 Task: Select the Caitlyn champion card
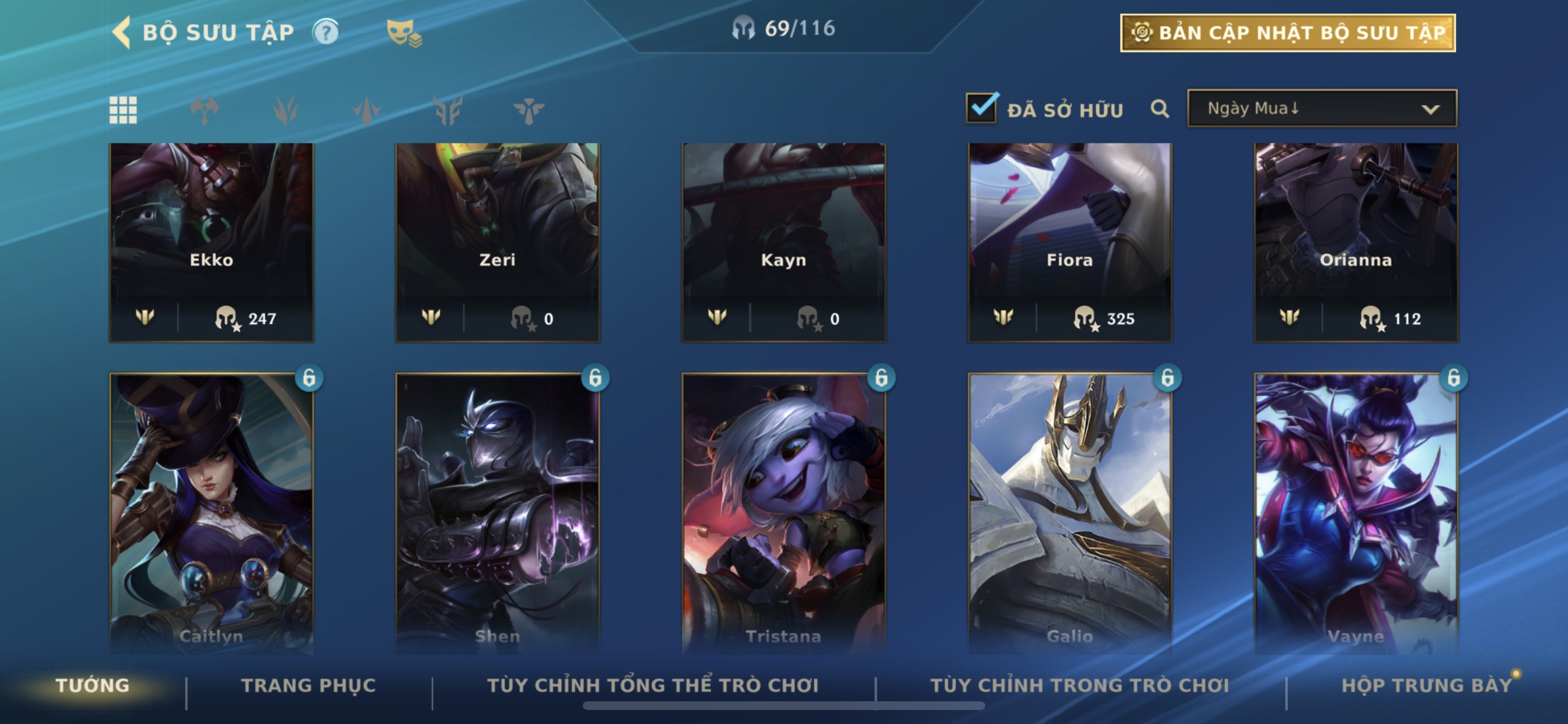point(211,511)
